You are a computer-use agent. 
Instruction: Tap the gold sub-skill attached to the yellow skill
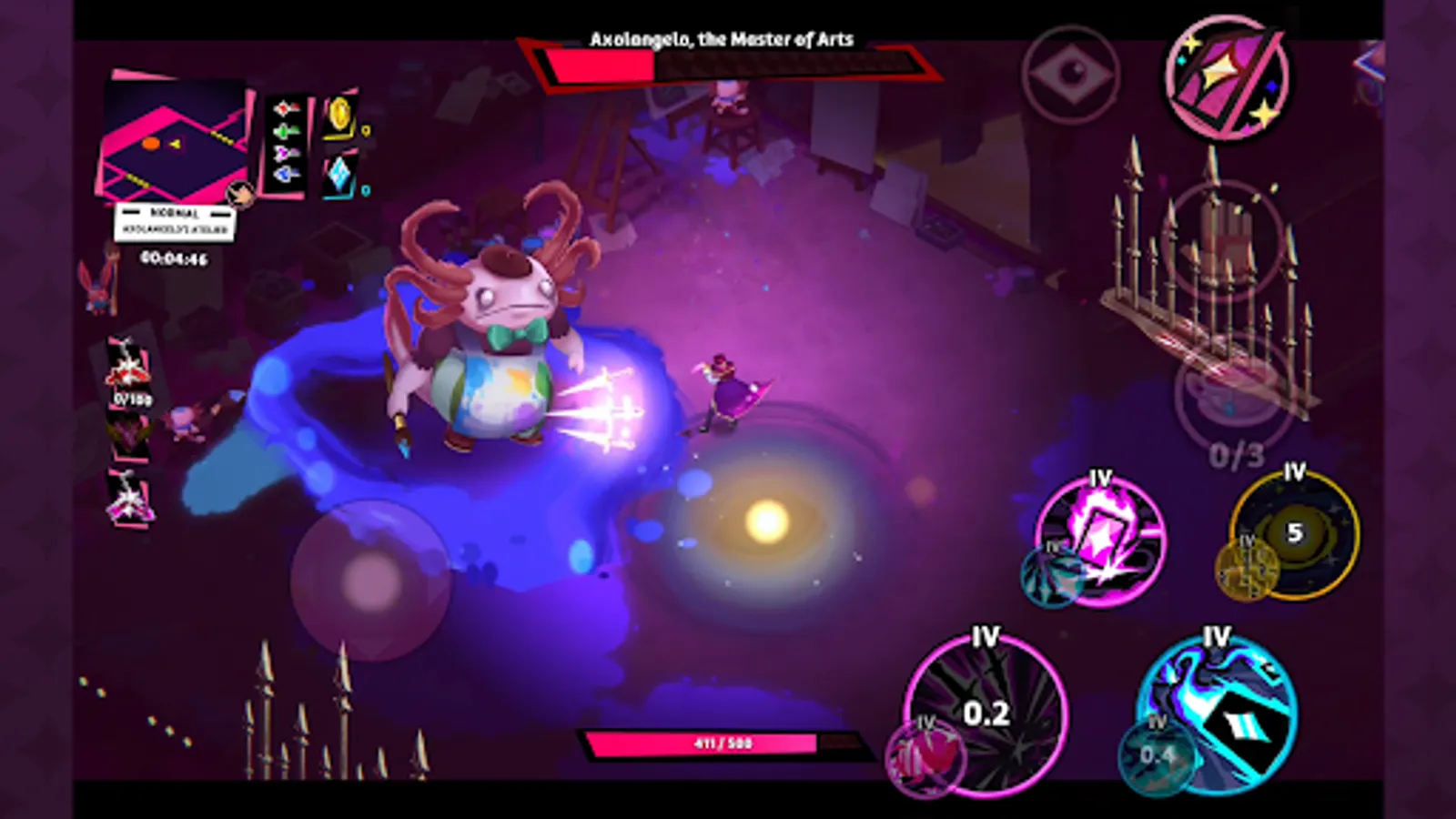click(1247, 571)
